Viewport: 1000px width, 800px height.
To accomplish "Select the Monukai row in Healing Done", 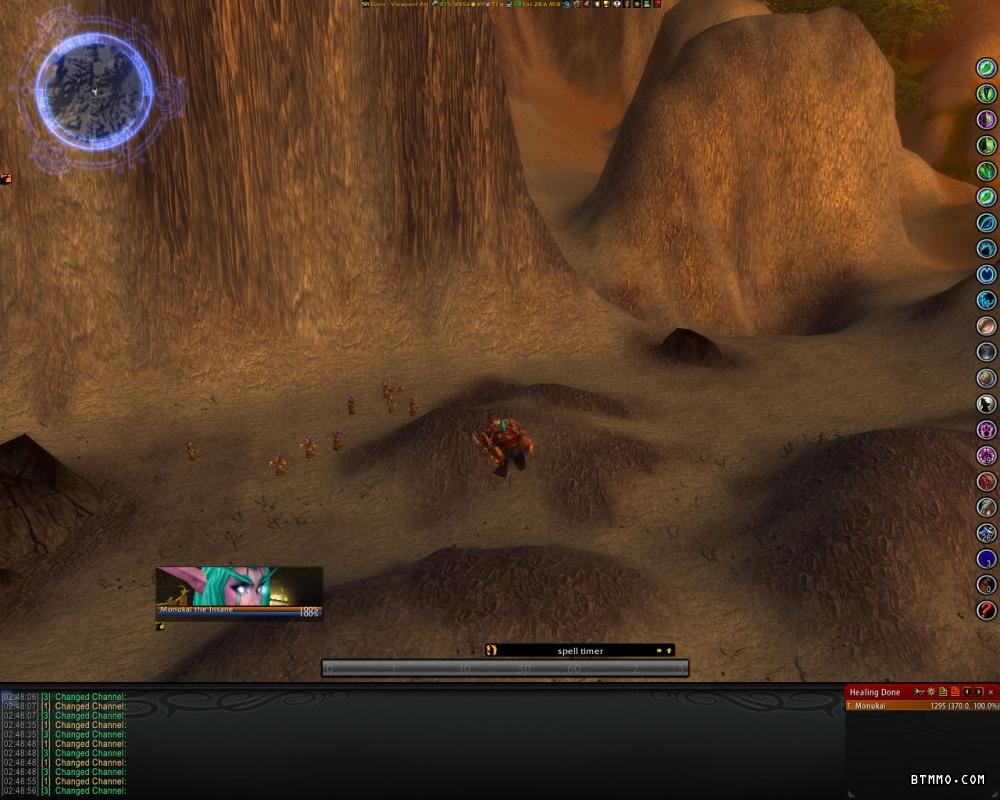I will click(x=922, y=706).
